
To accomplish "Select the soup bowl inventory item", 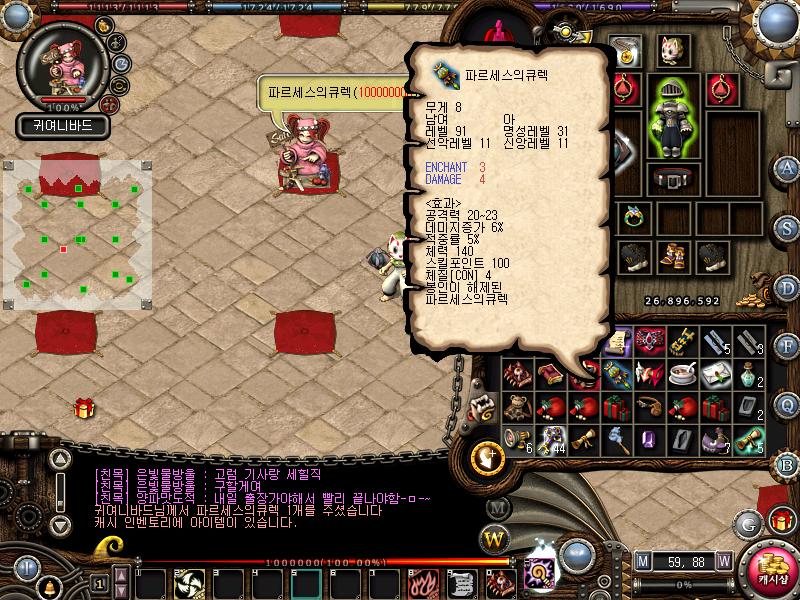I will (x=682, y=374).
